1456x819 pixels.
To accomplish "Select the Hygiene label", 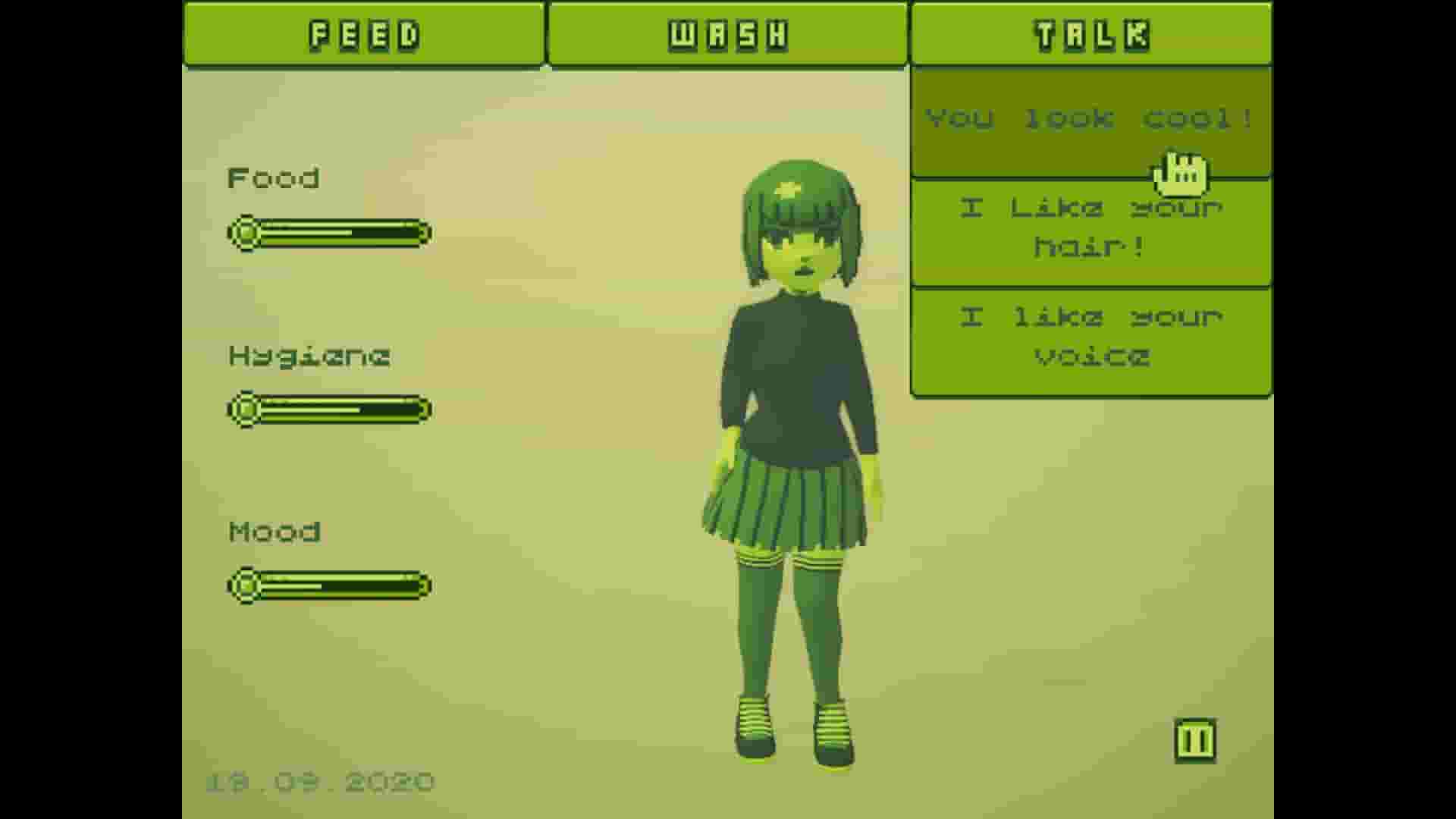I will (x=309, y=356).
